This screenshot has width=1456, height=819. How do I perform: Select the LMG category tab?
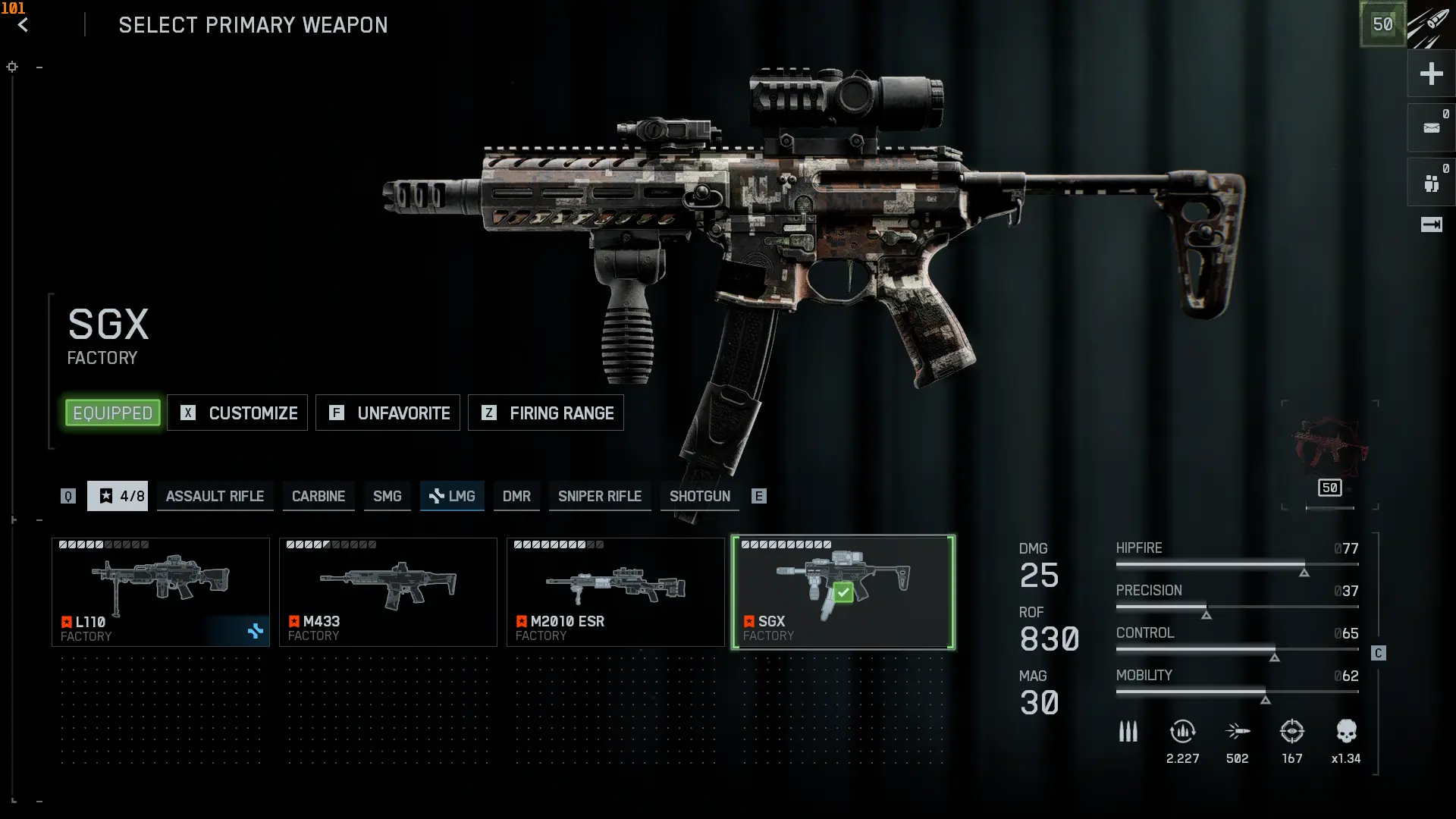tap(452, 496)
